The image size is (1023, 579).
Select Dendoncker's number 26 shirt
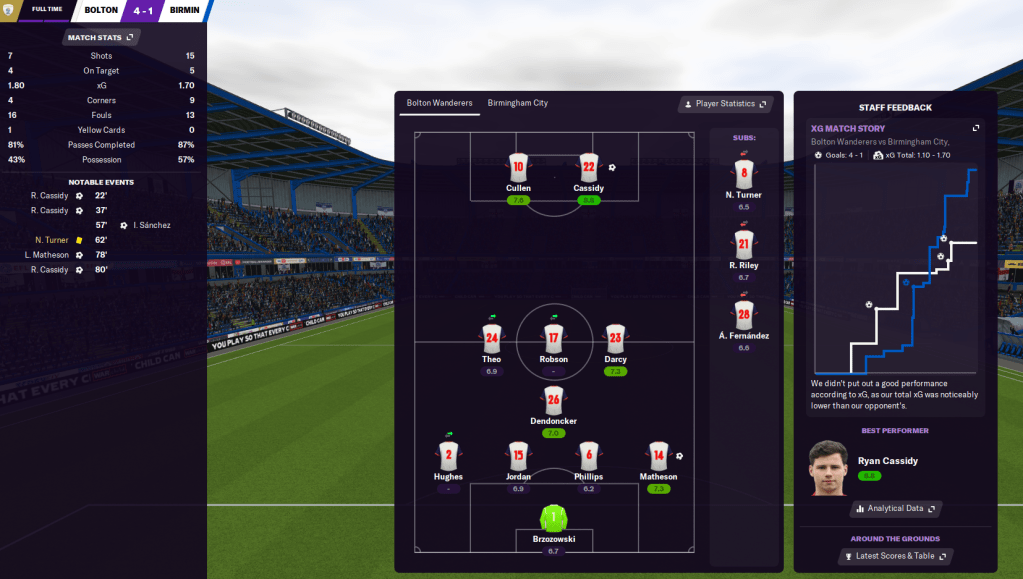coord(553,399)
